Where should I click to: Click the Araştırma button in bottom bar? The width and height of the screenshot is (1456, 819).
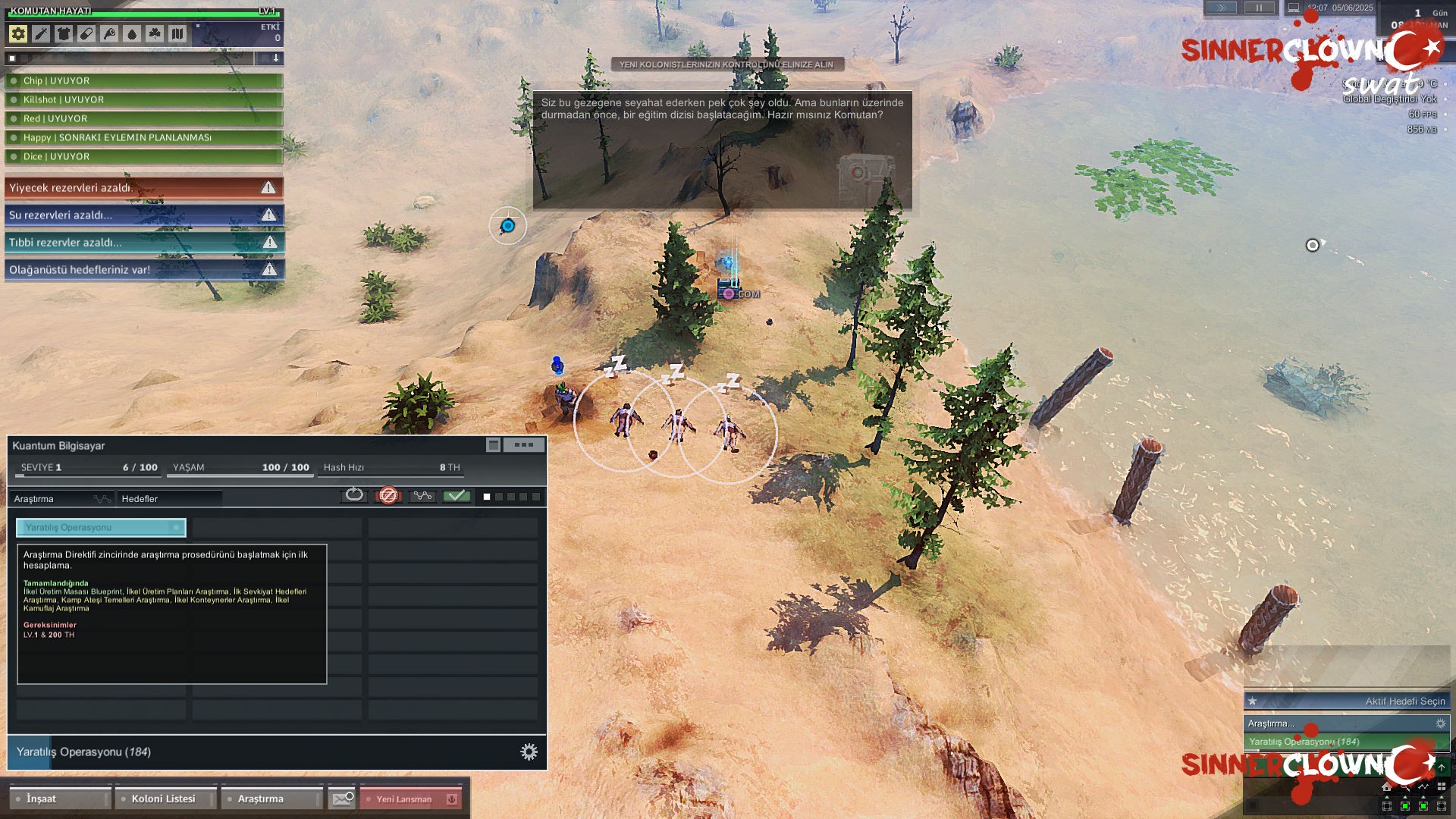(x=271, y=799)
